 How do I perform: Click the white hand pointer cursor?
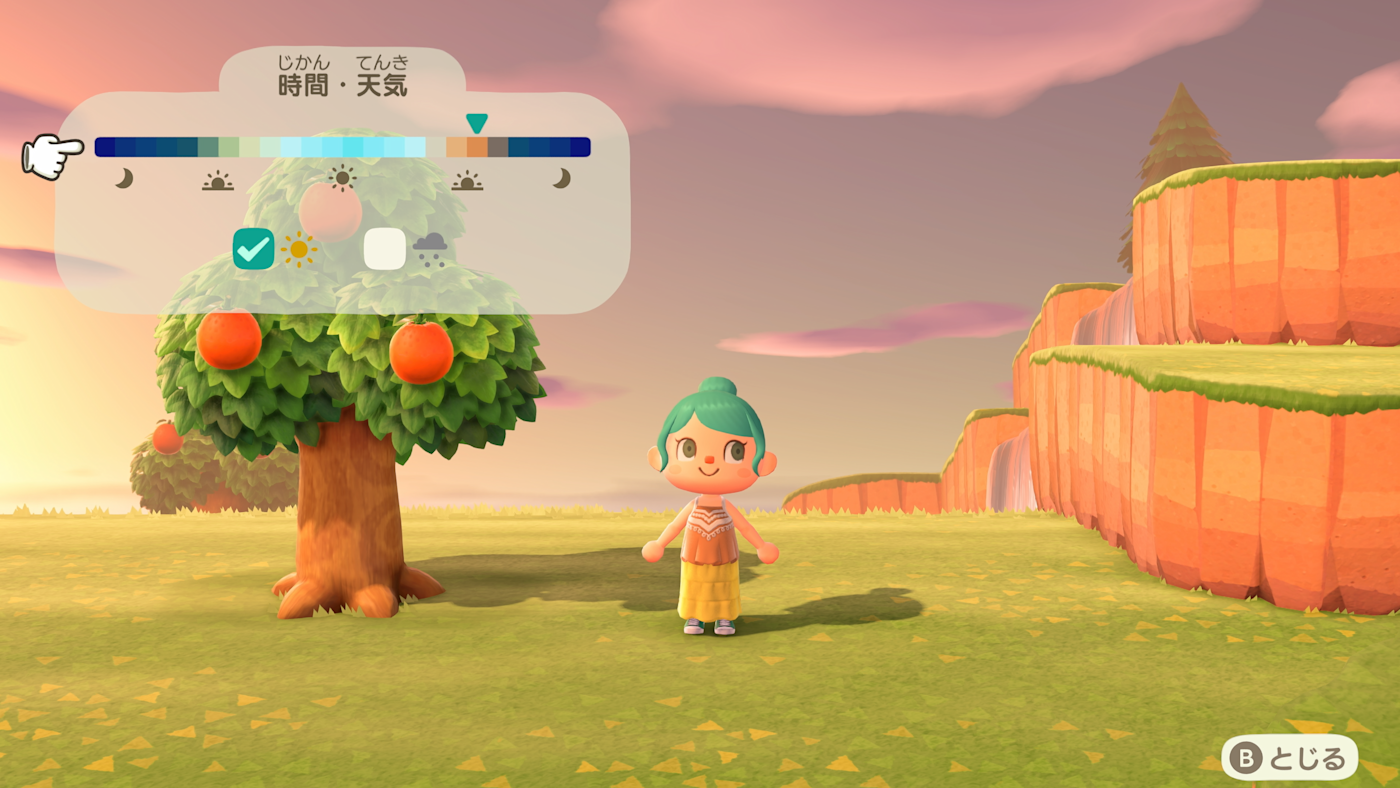50,155
